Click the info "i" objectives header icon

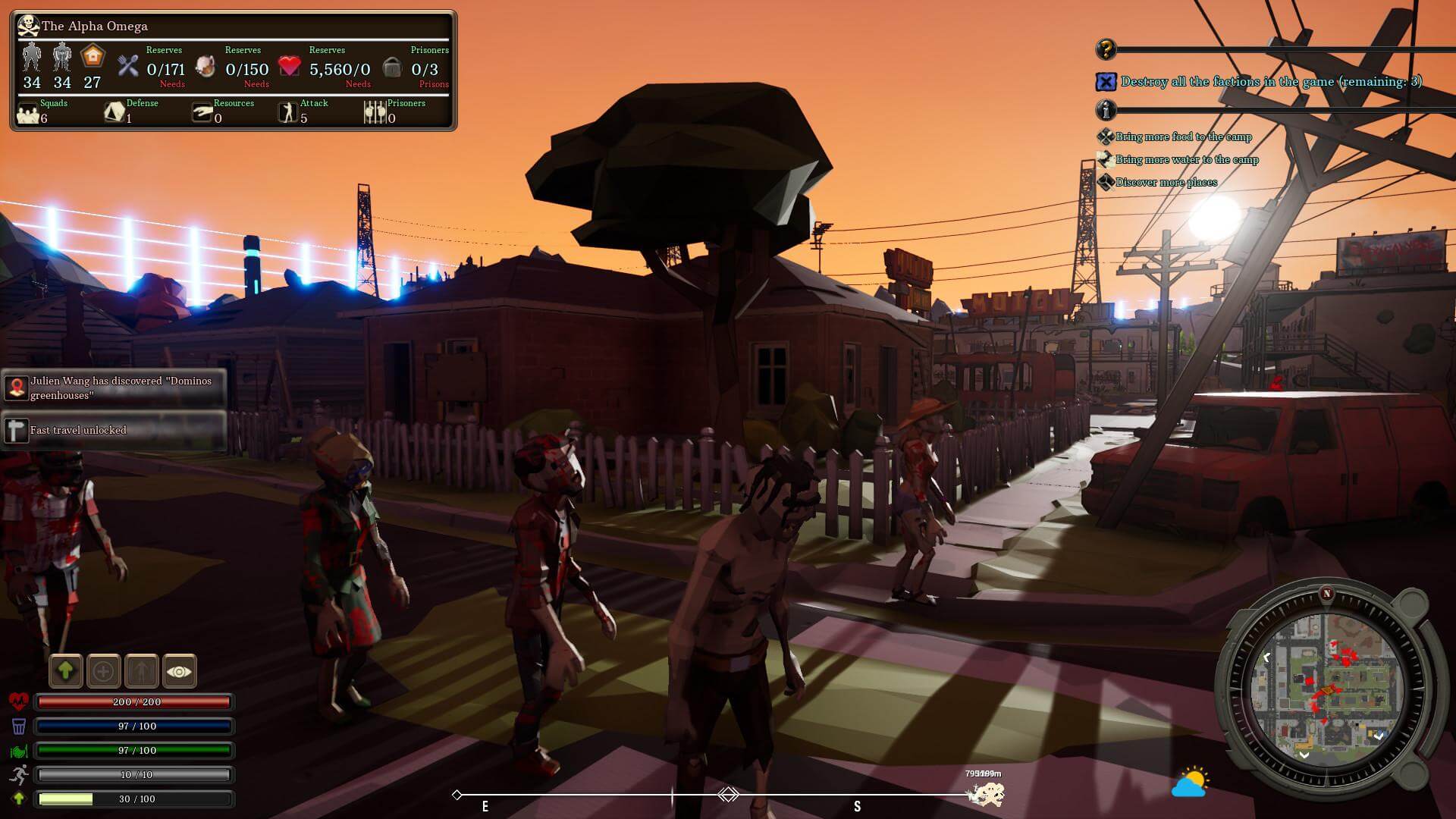pos(1106,111)
